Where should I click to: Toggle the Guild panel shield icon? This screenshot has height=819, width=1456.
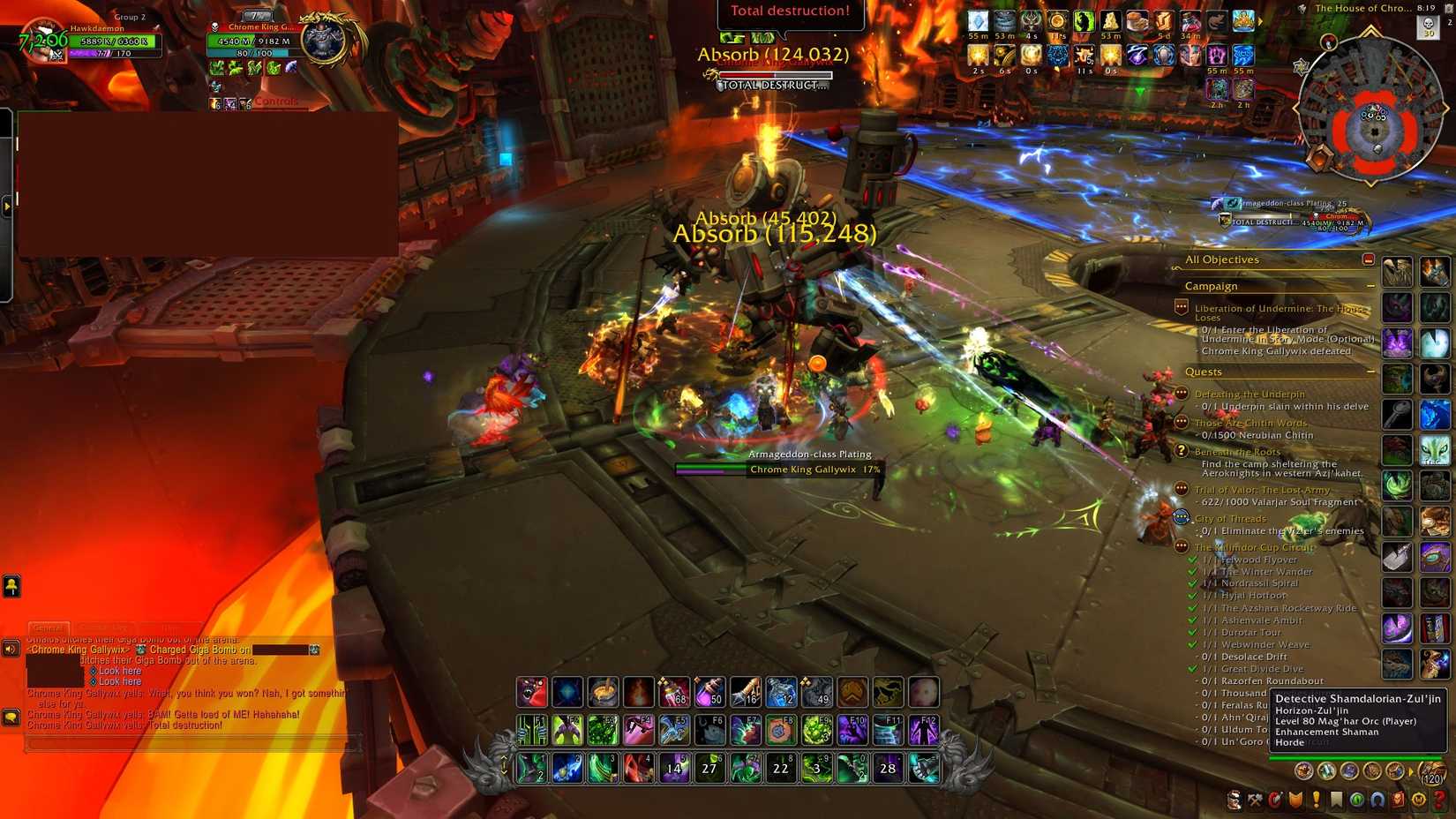pyautogui.click(x=1295, y=800)
